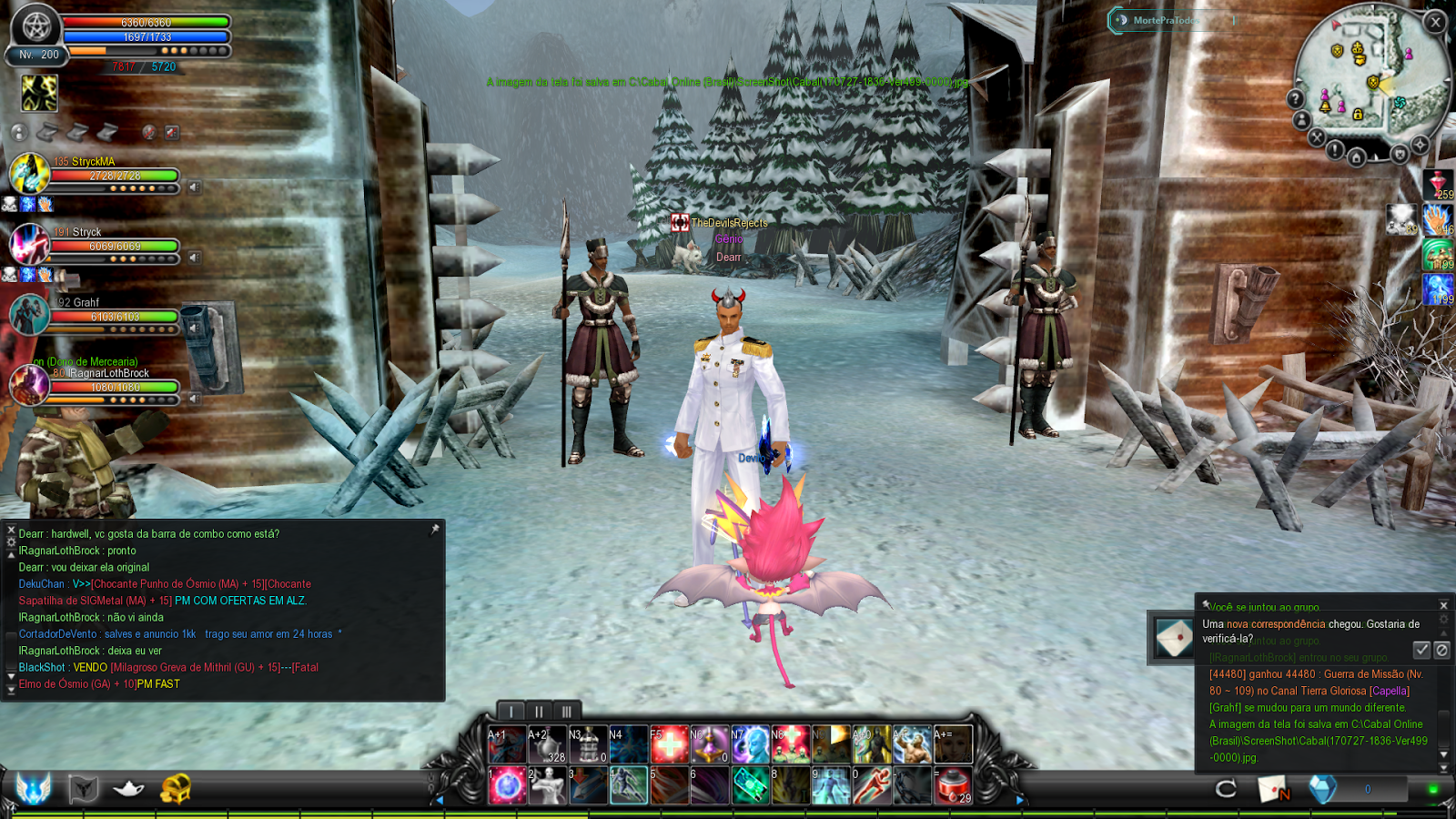The image size is (1456, 819).
Task: Switch to chat tab II
Action: (x=540, y=709)
